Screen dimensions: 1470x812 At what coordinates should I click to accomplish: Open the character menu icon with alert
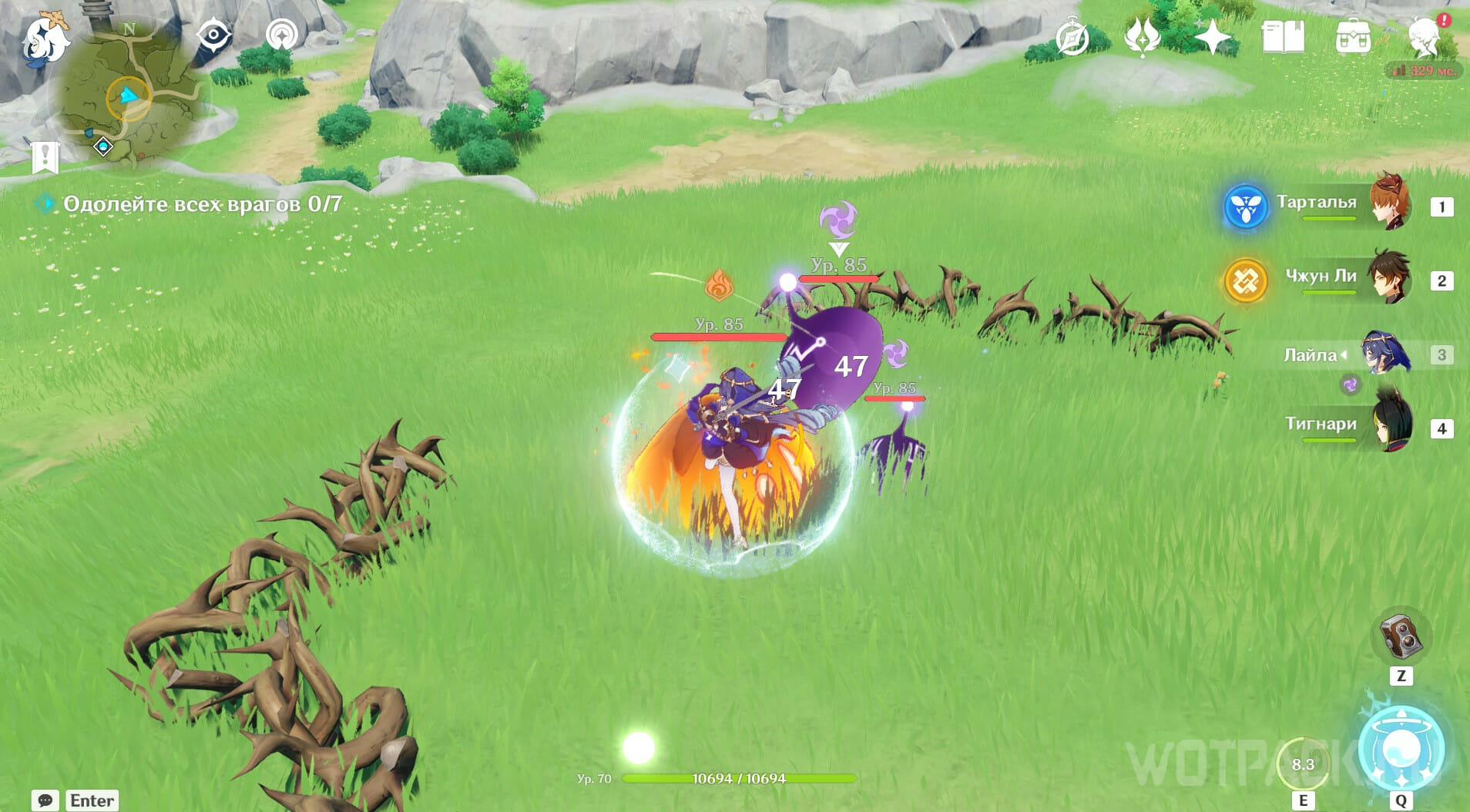click(x=1425, y=36)
